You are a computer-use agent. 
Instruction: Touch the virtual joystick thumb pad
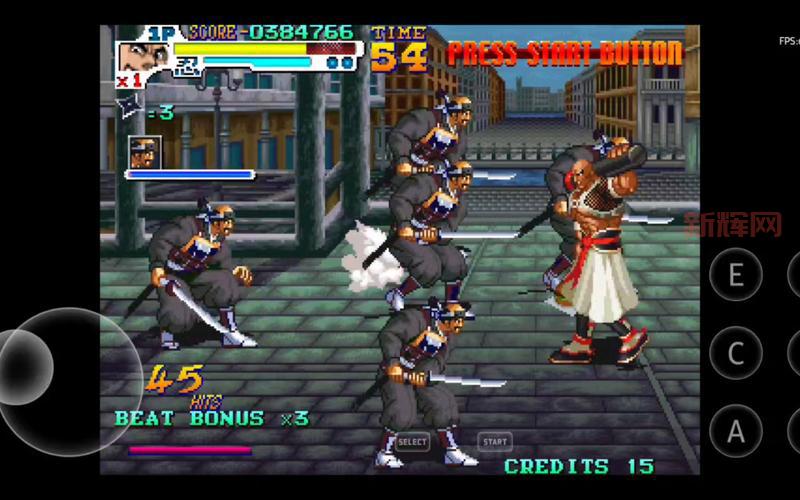[26, 366]
